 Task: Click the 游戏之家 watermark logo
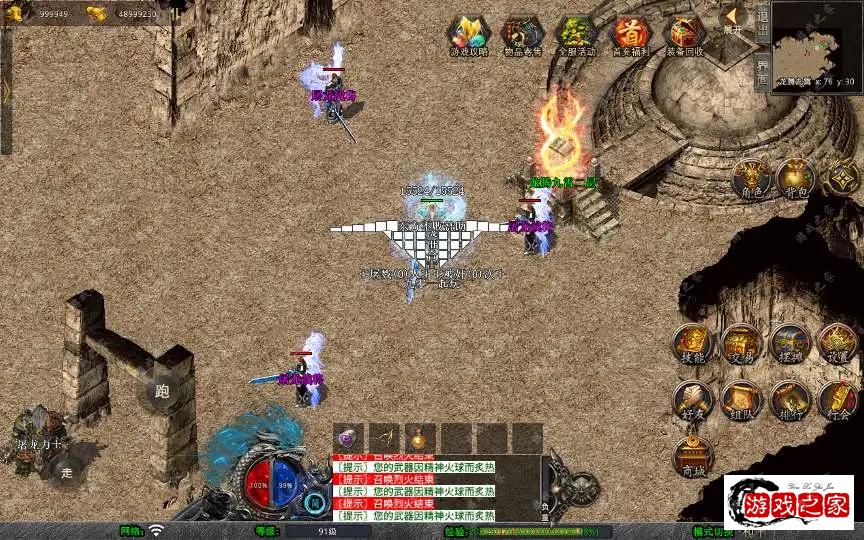[788, 502]
